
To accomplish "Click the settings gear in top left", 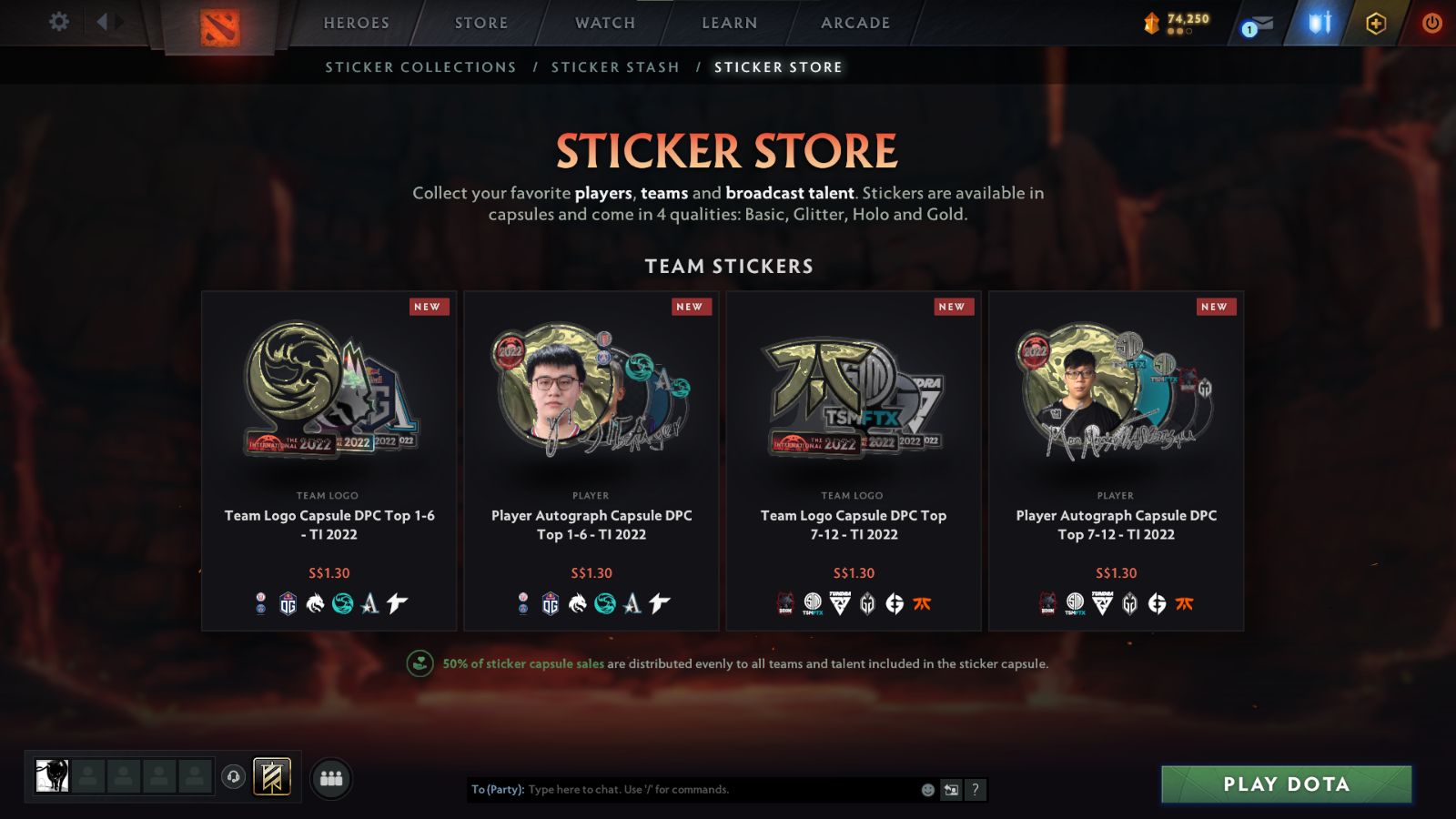I will click(x=58, y=22).
